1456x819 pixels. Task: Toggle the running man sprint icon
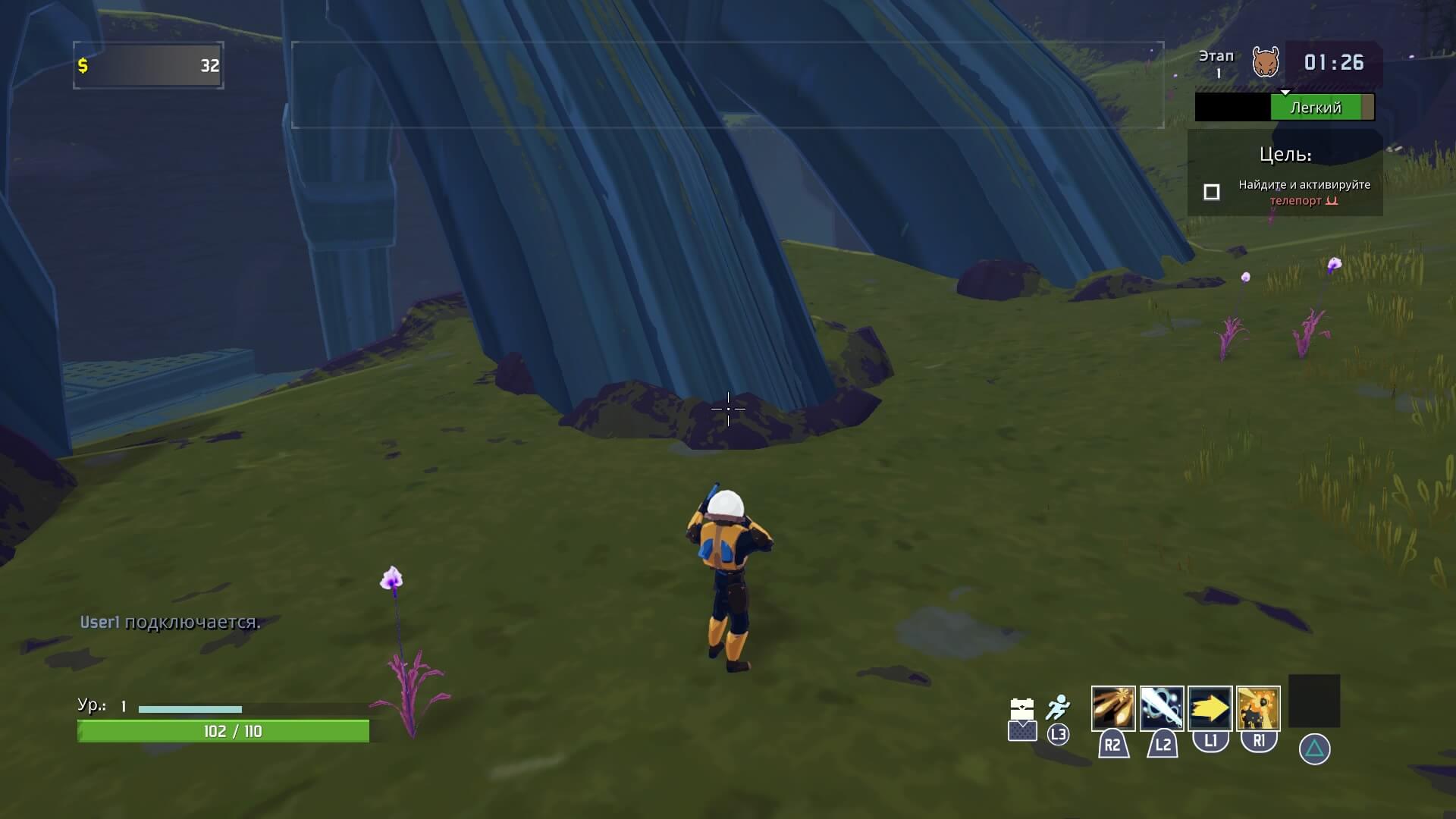1057,708
